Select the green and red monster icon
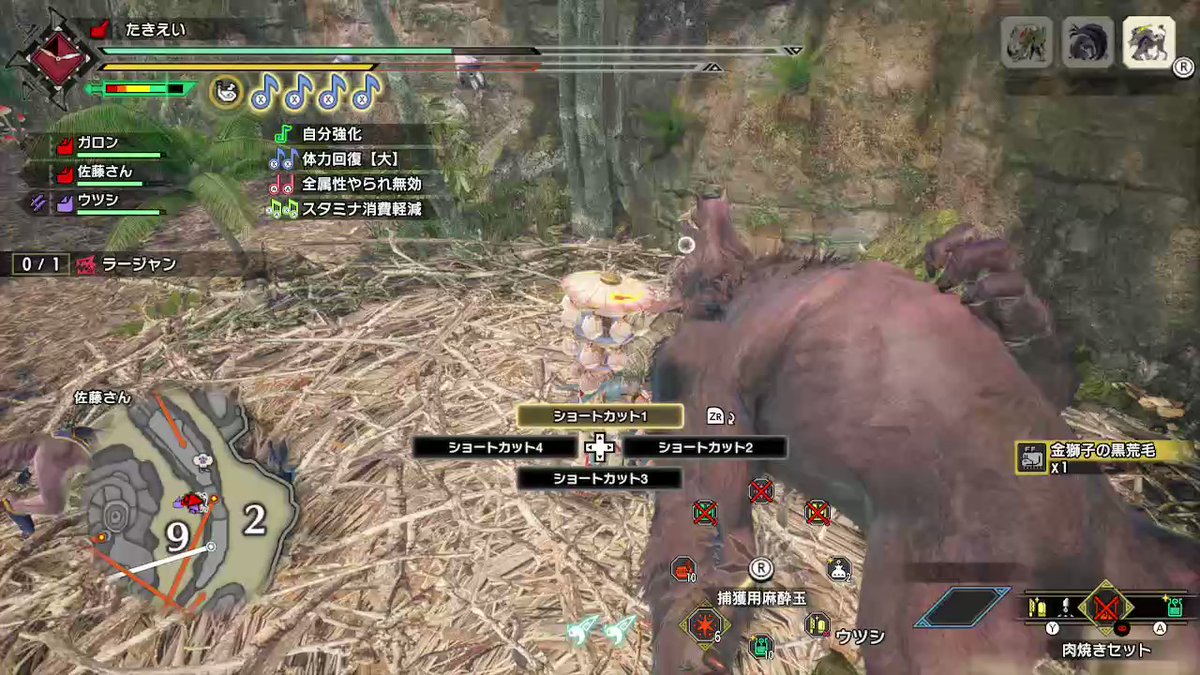The height and width of the screenshot is (675, 1200). [x=1027, y=45]
